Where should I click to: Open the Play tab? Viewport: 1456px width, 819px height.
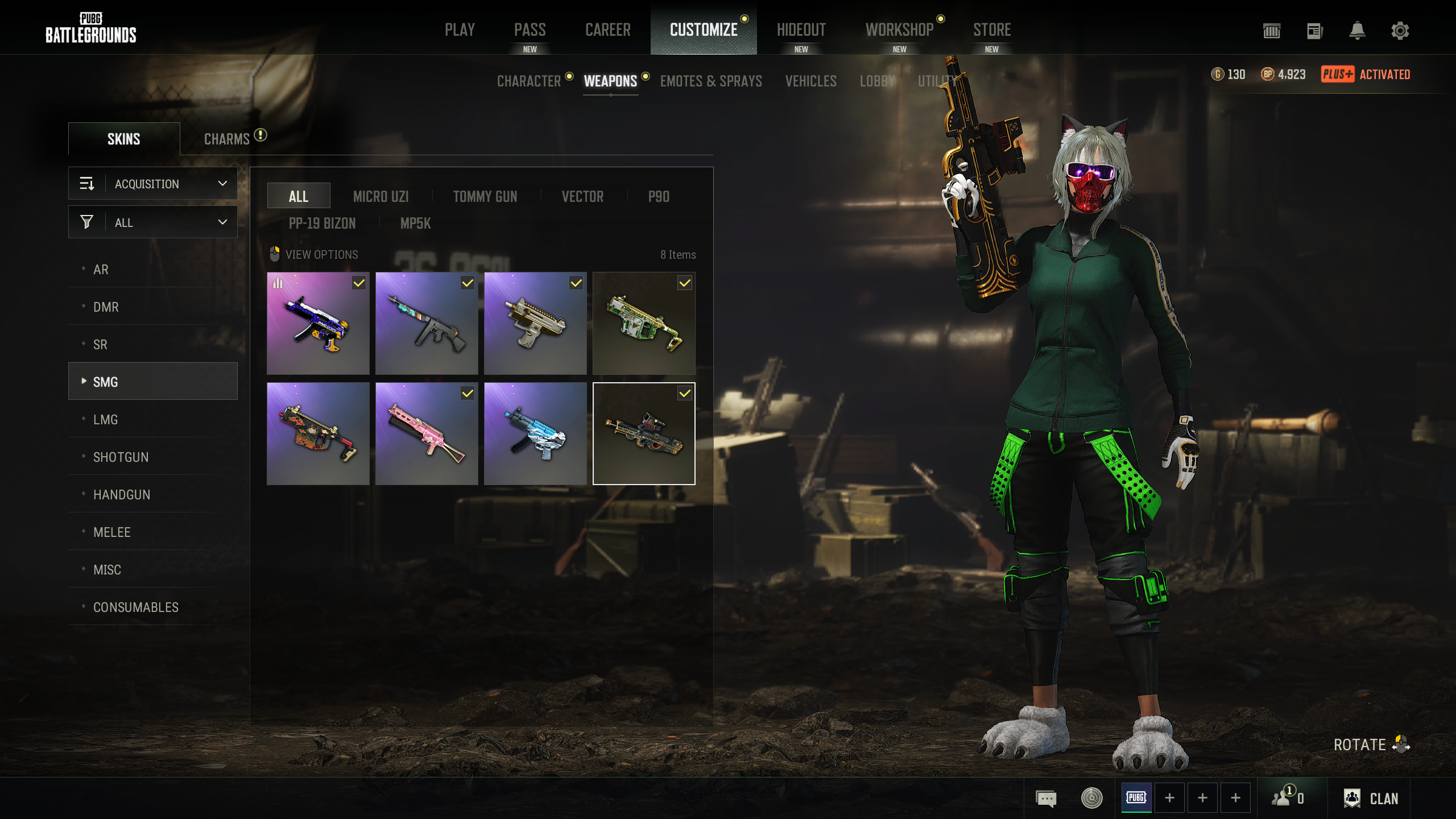click(x=460, y=30)
